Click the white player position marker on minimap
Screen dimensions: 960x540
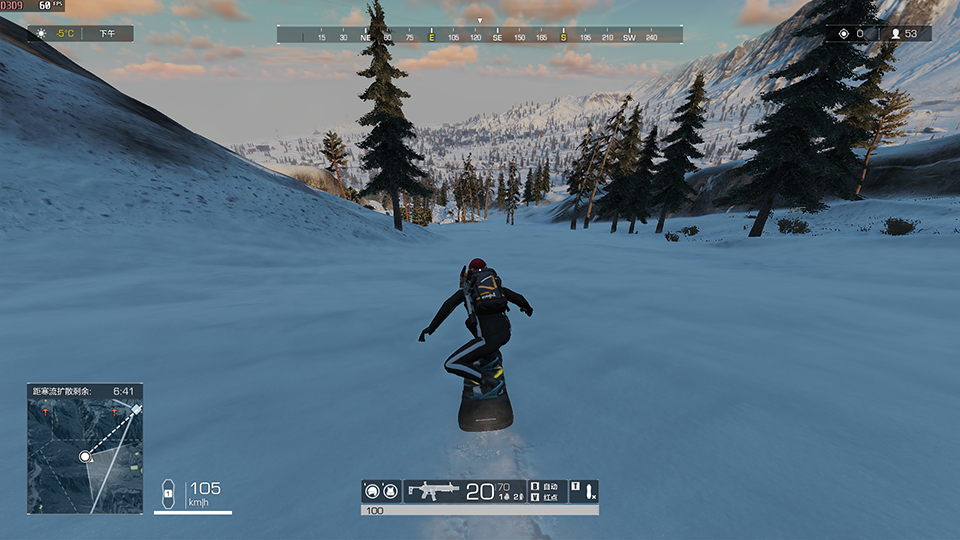tap(85, 456)
